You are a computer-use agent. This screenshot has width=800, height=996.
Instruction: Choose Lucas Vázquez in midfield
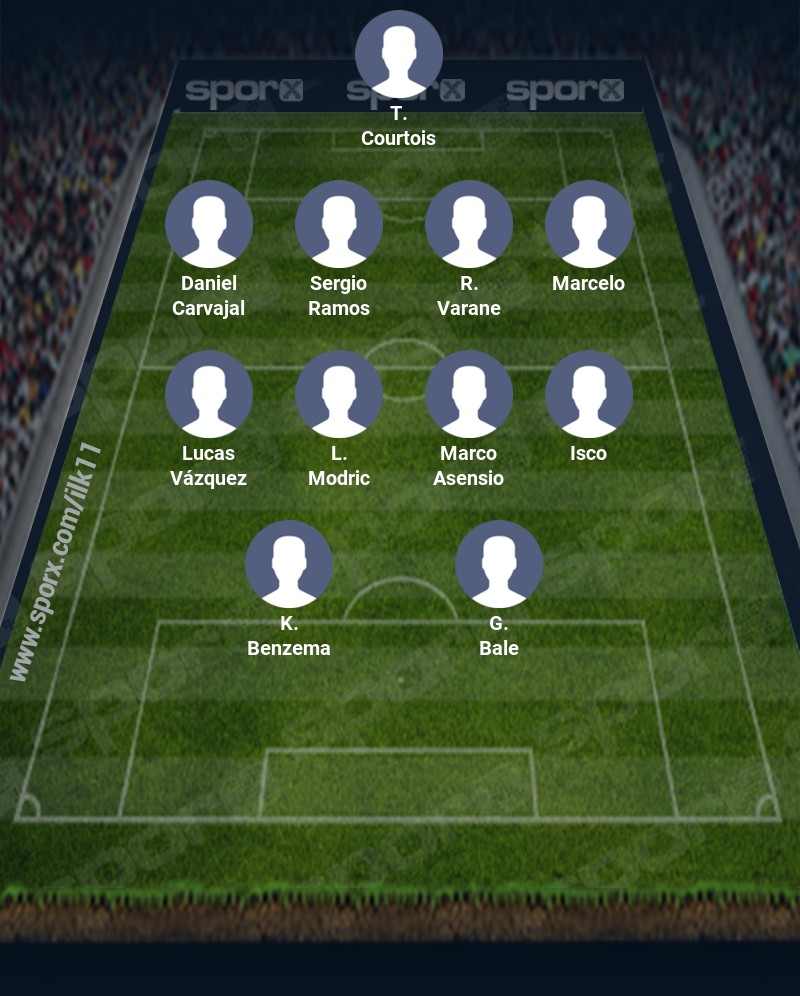(x=209, y=394)
